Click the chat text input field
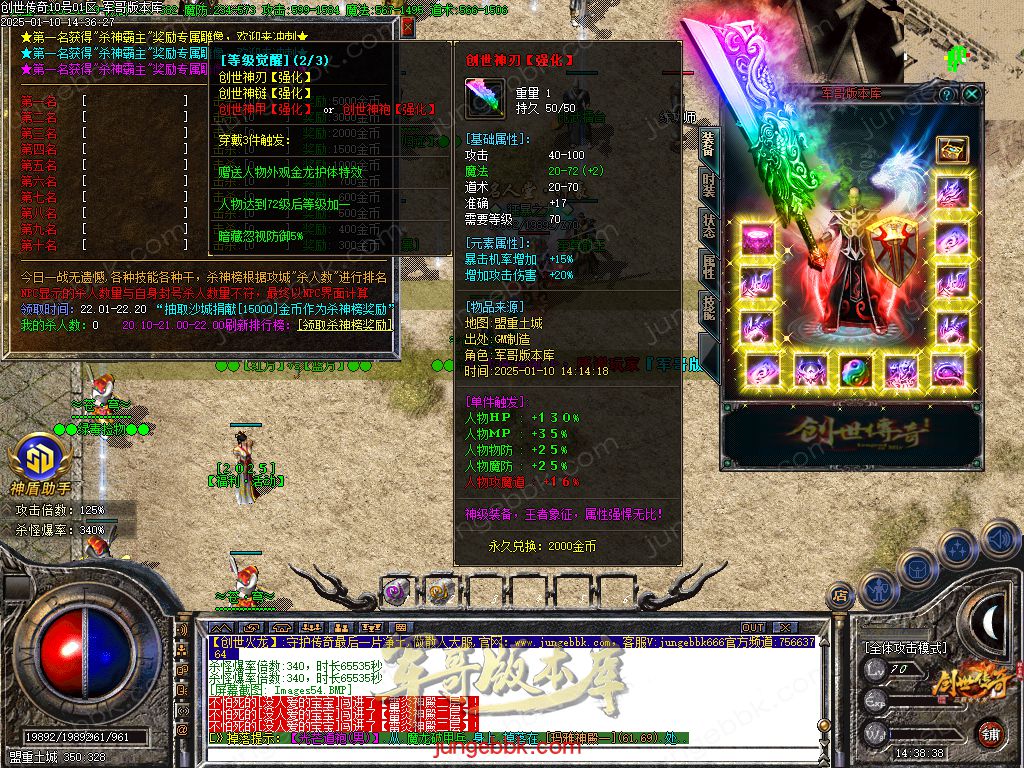The width and height of the screenshot is (1024, 768). 500,752
